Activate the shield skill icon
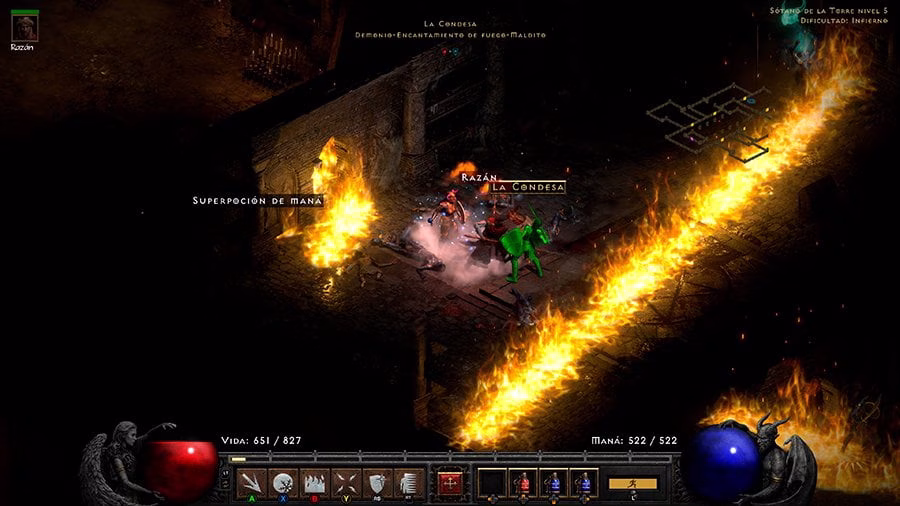The image size is (900, 506). pyautogui.click(x=377, y=483)
